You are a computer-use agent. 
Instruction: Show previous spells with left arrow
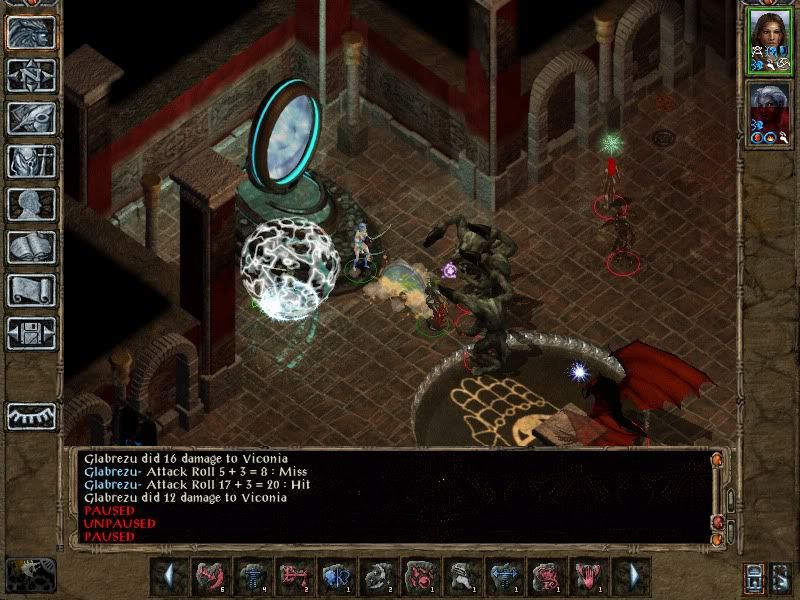(171, 576)
